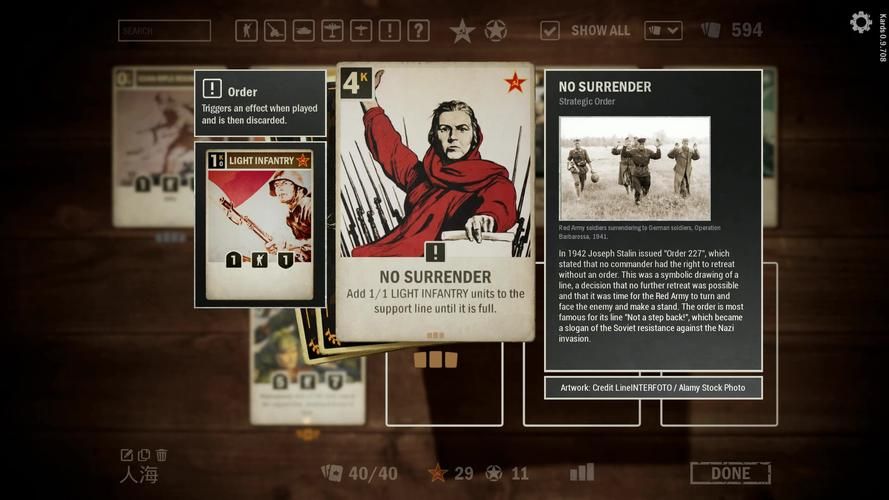This screenshot has height=500, width=889.
Task: Filter cards by order type
Action: (390, 31)
